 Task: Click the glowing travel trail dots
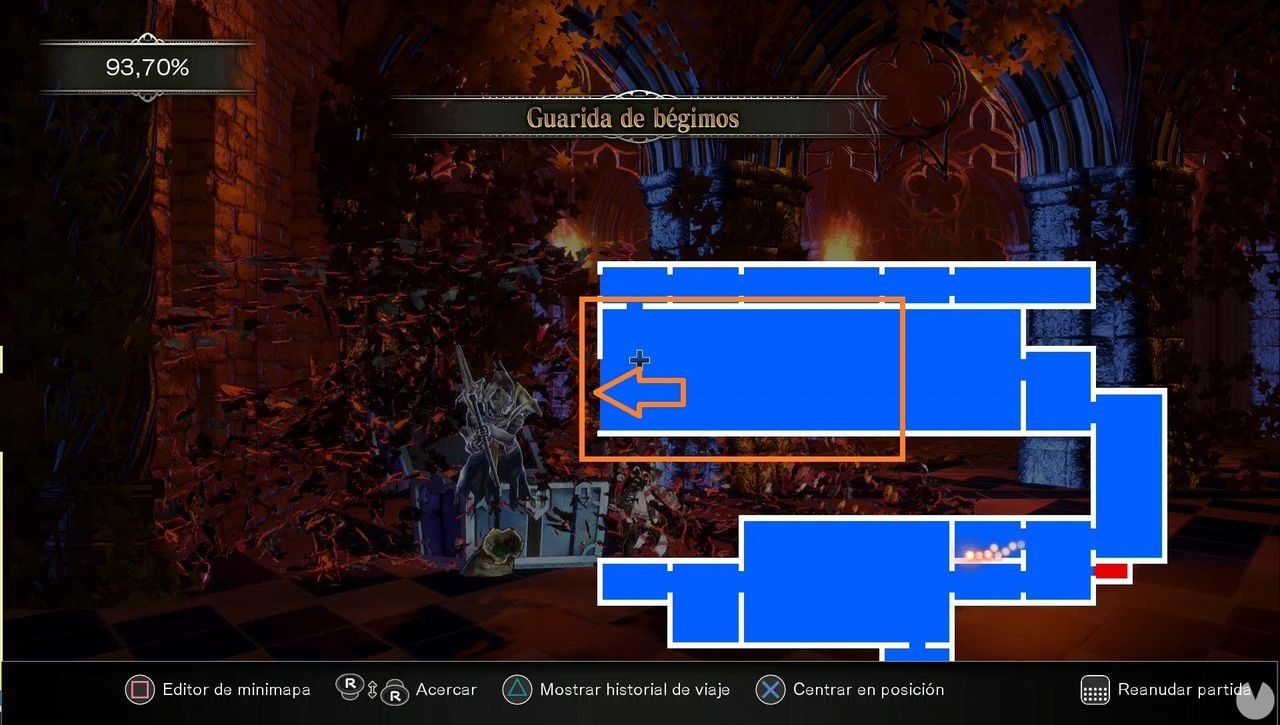click(x=993, y=551)
